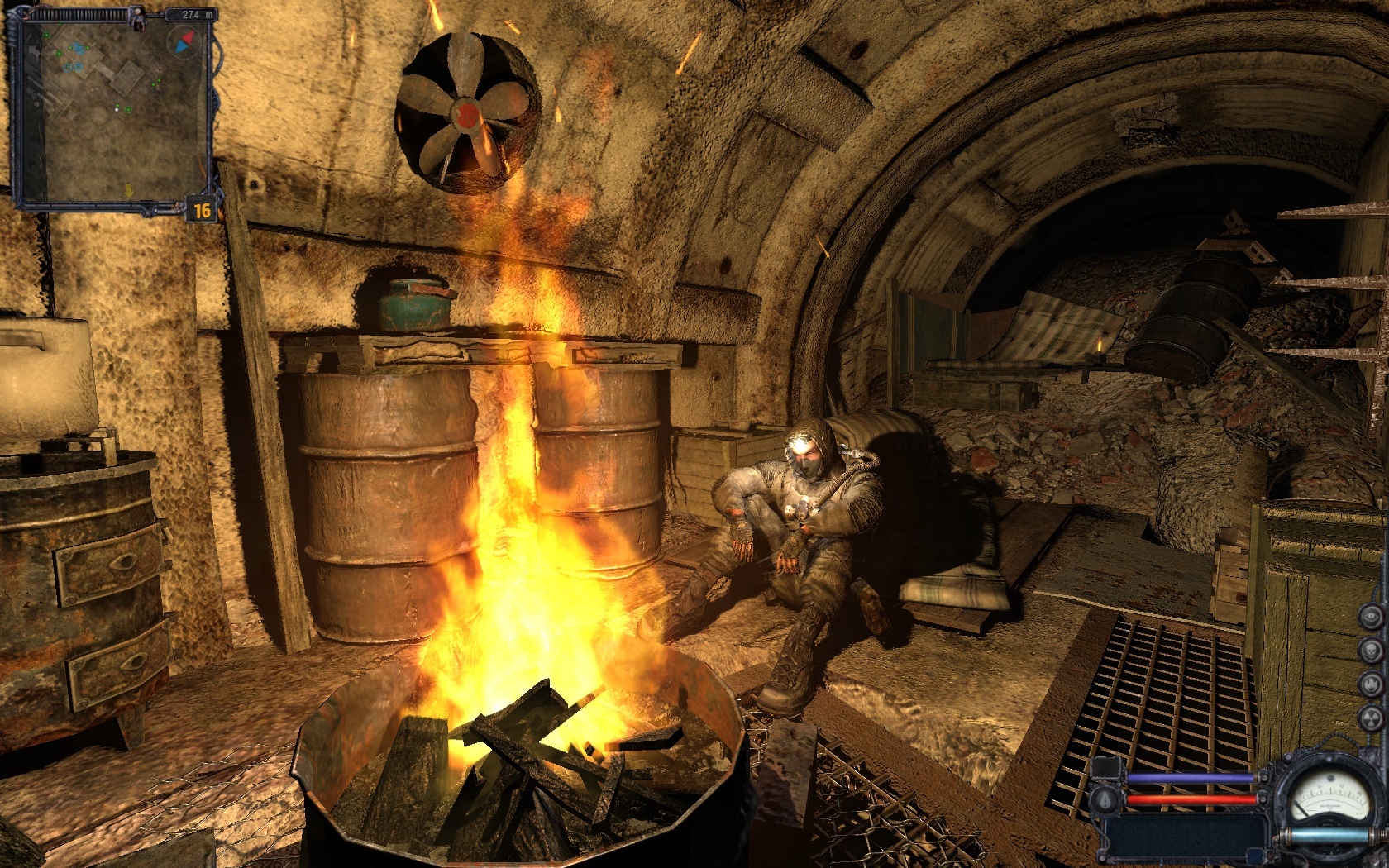Click the flame indicator icon
This screenshot has height=868, width=1389.
pyautogui.click(x=1371, y=684)
